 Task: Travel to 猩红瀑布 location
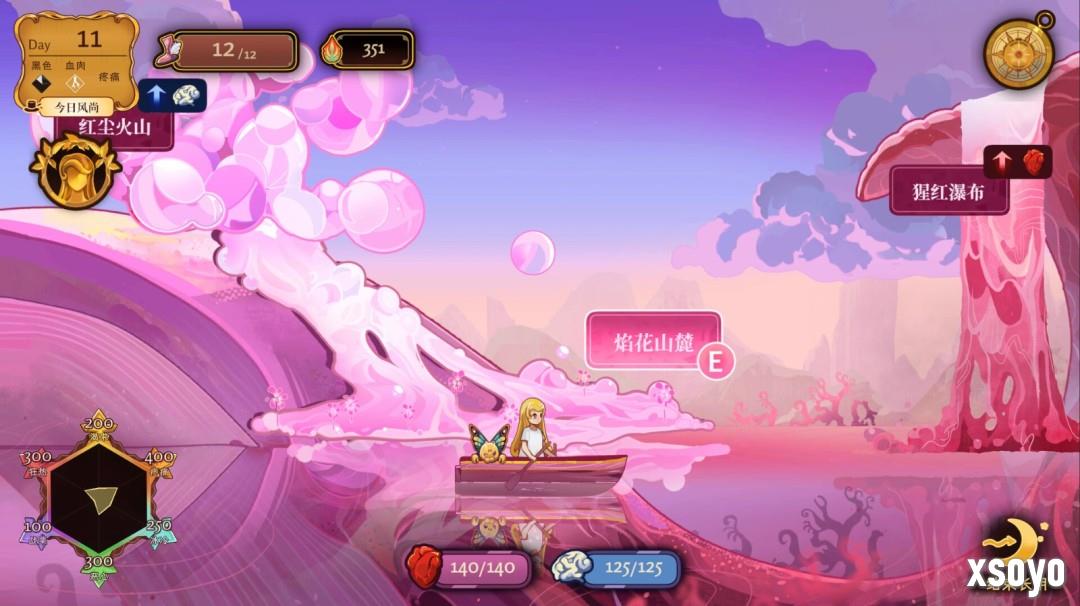[x=948, y=191]
